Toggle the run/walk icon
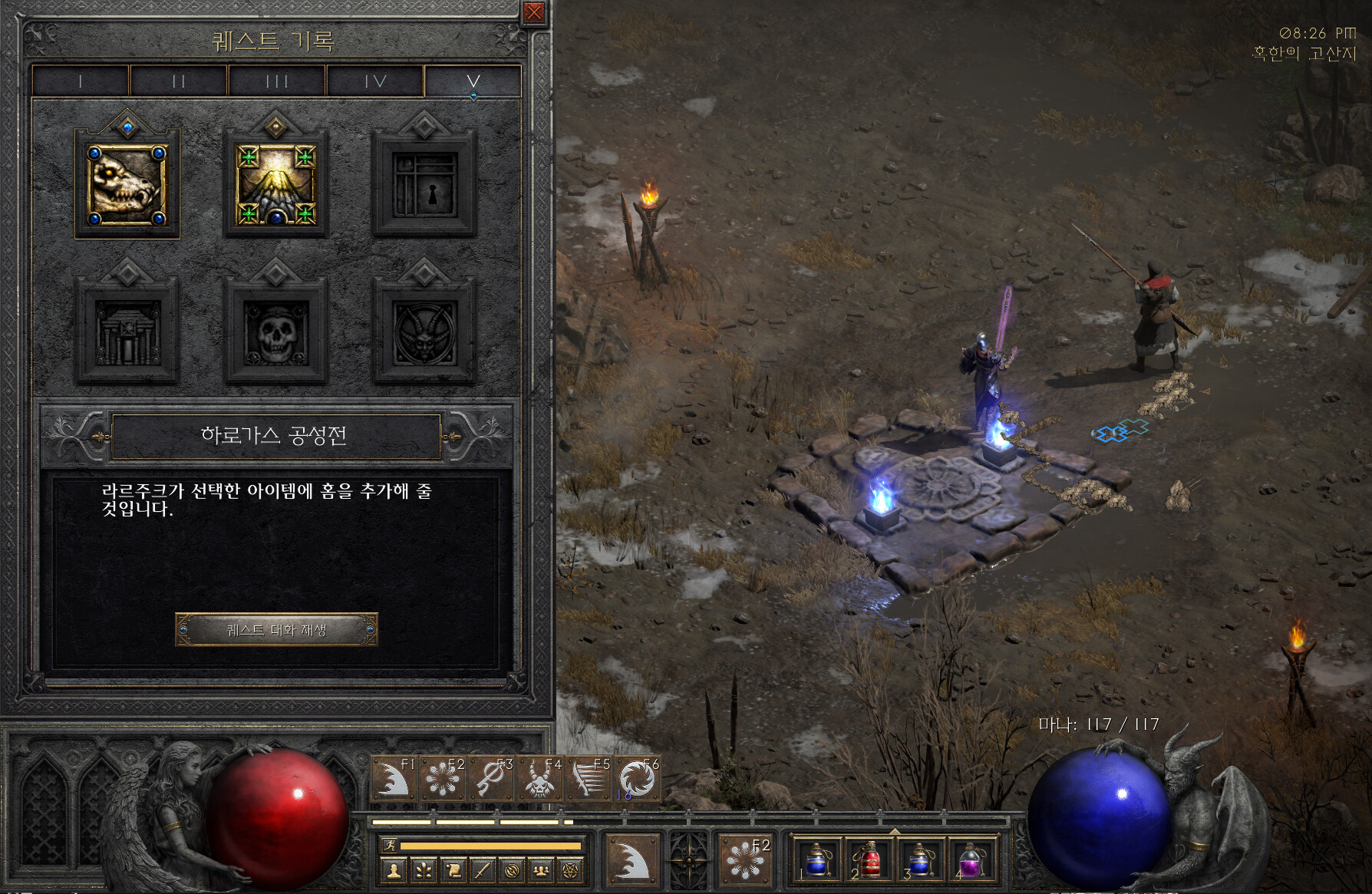The width and height of the screenshot is (1372, 894). pos(390,846)
